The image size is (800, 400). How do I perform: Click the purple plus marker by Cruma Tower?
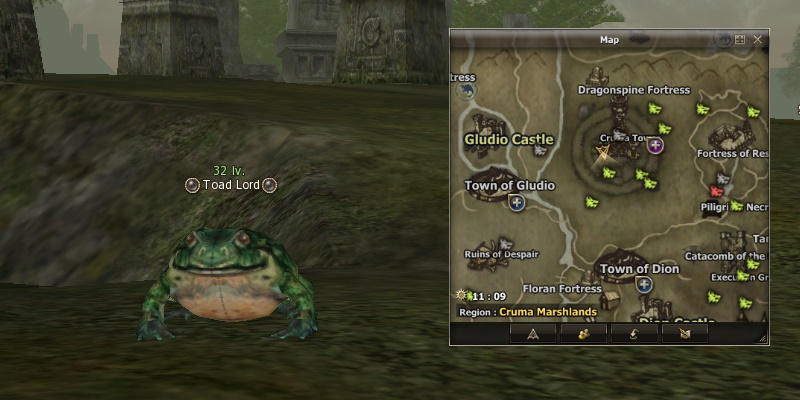coord(656,146)
